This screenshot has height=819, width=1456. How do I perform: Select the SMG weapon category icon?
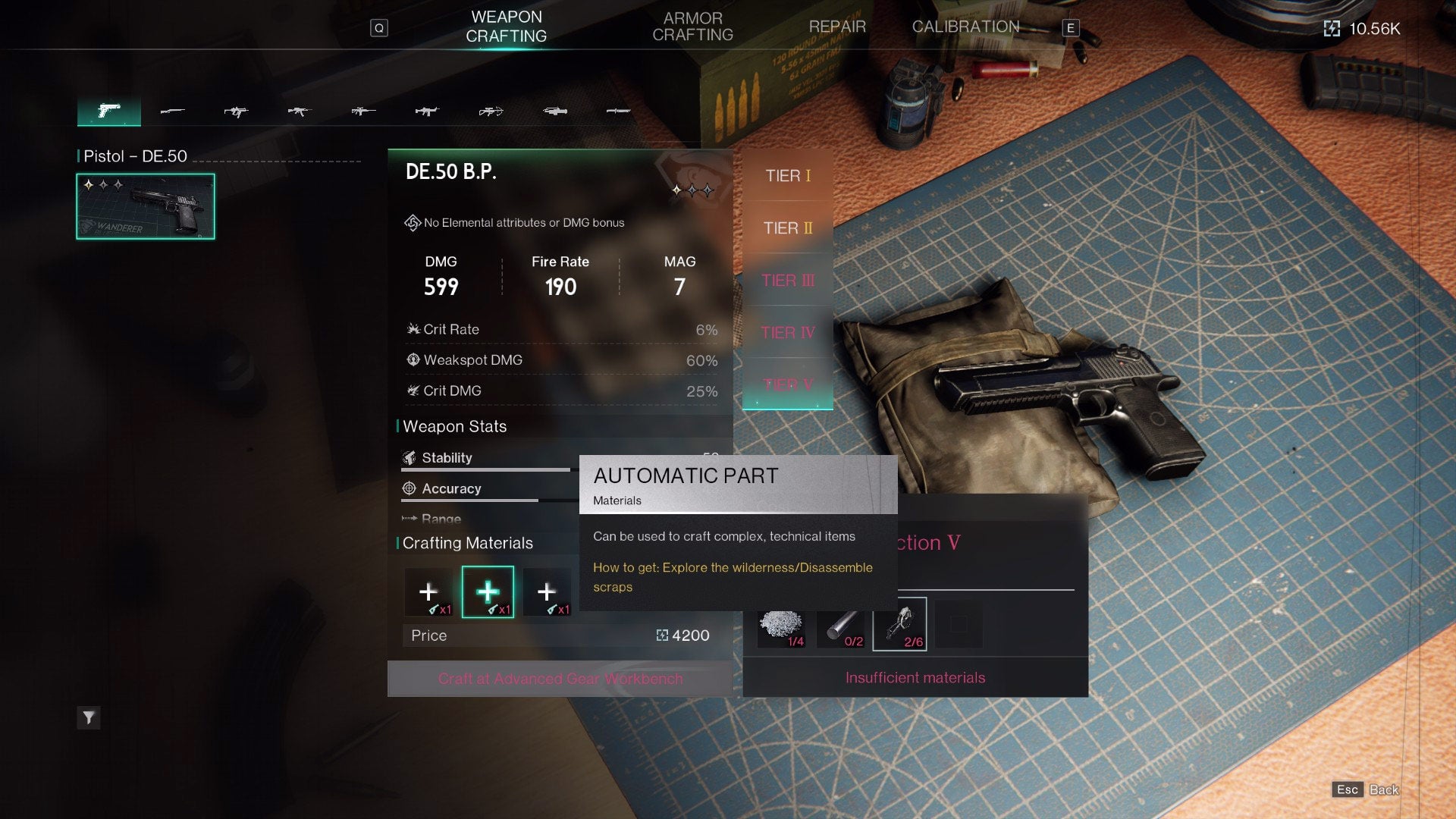click(x=237, y=111)
